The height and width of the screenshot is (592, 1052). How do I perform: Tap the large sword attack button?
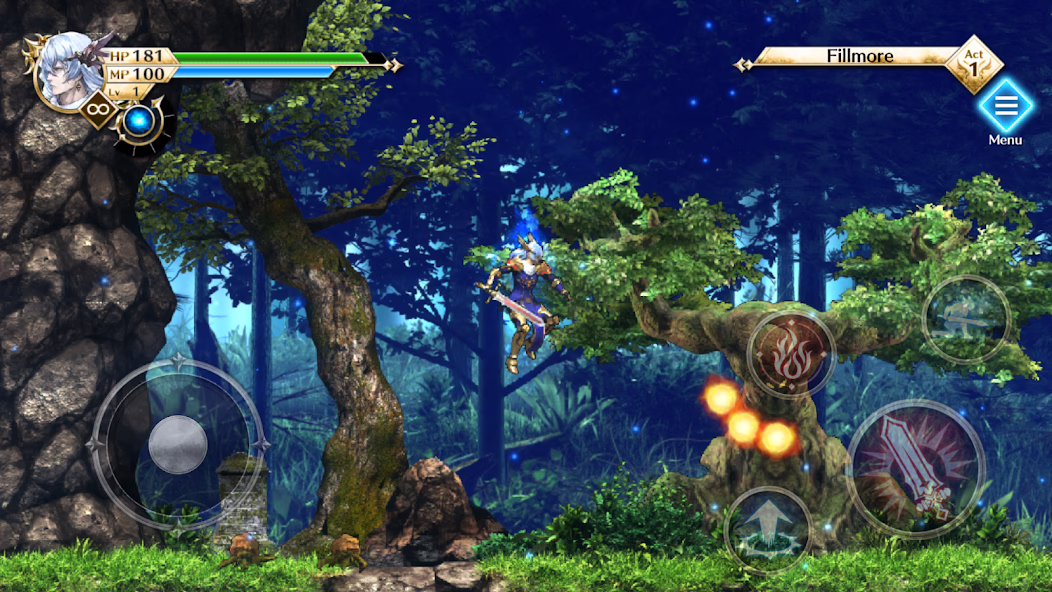[x=915, y=468]
